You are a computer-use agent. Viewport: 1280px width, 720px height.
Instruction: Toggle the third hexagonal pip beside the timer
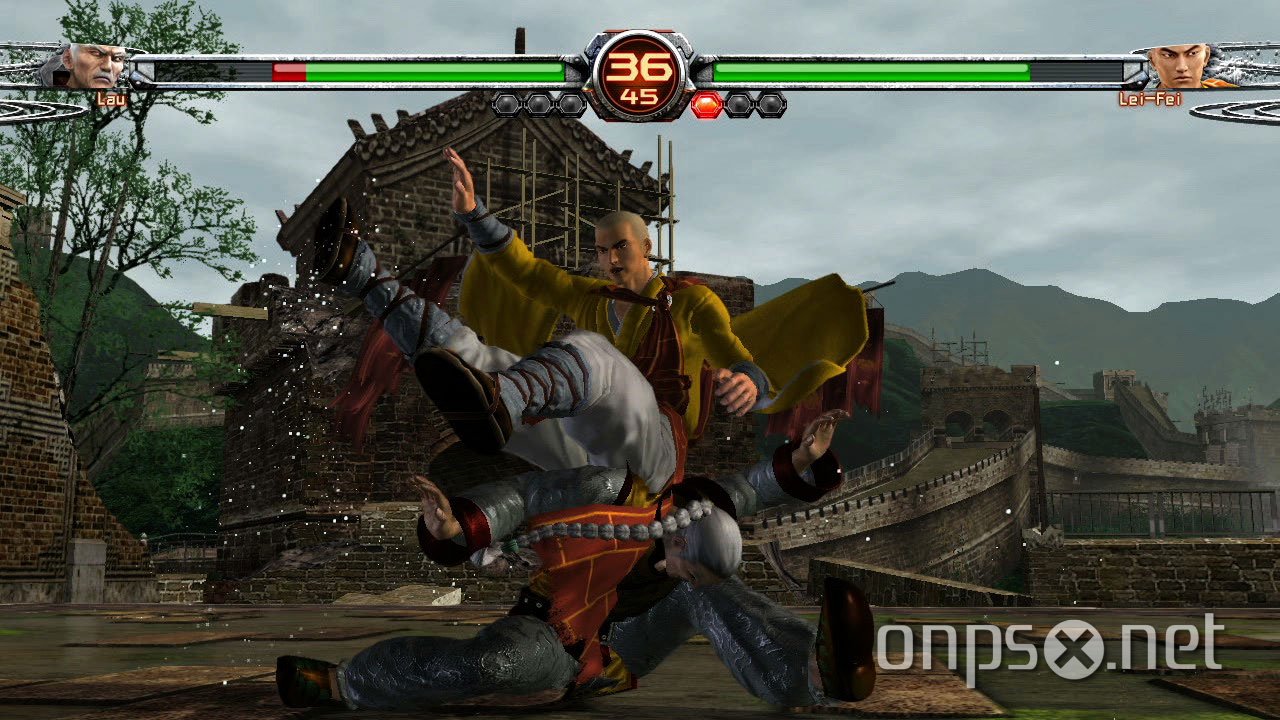click(x=571, y=104)
